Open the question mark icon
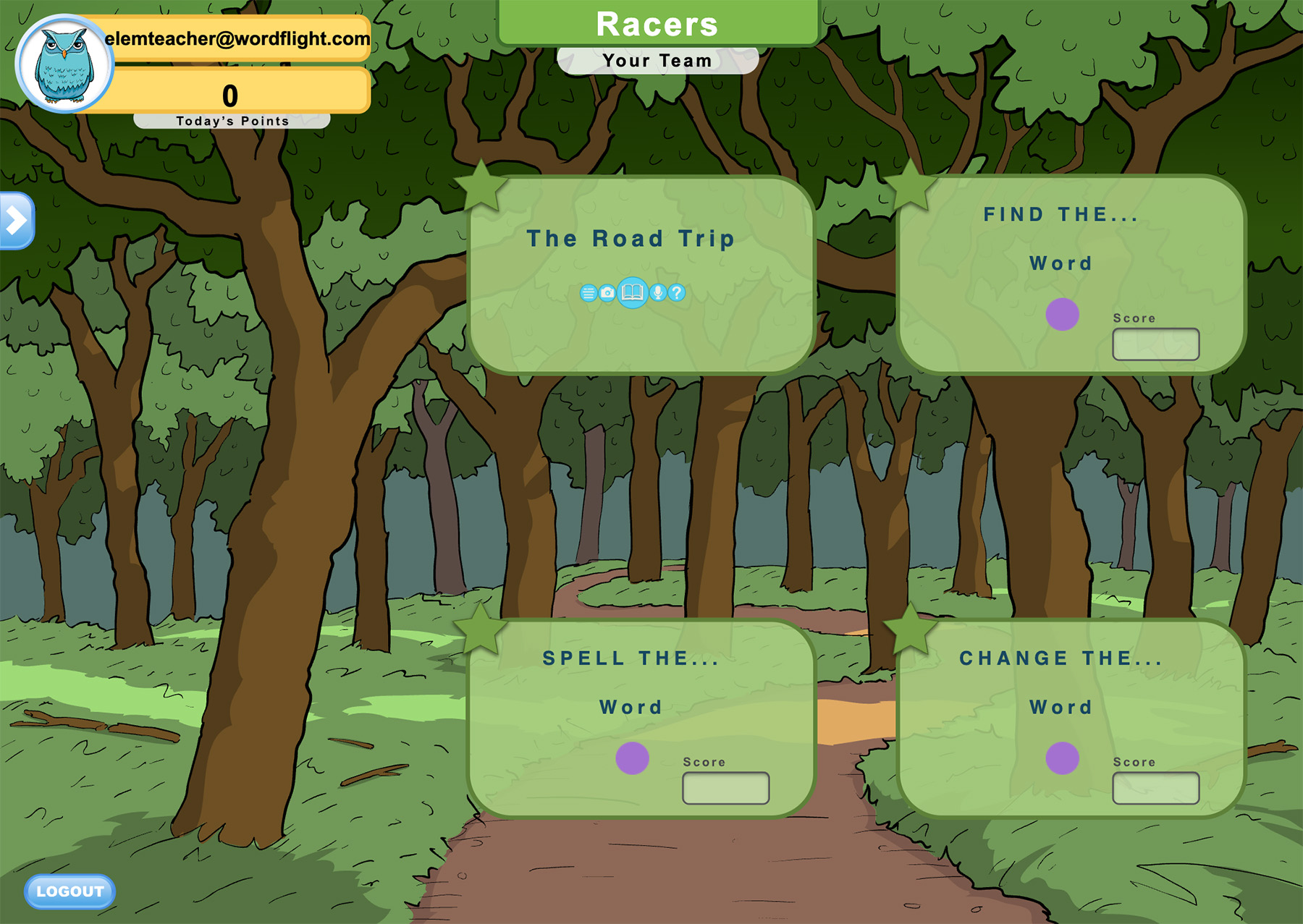This screenshot has height=924, width=1303. click(x=677, y=292)
